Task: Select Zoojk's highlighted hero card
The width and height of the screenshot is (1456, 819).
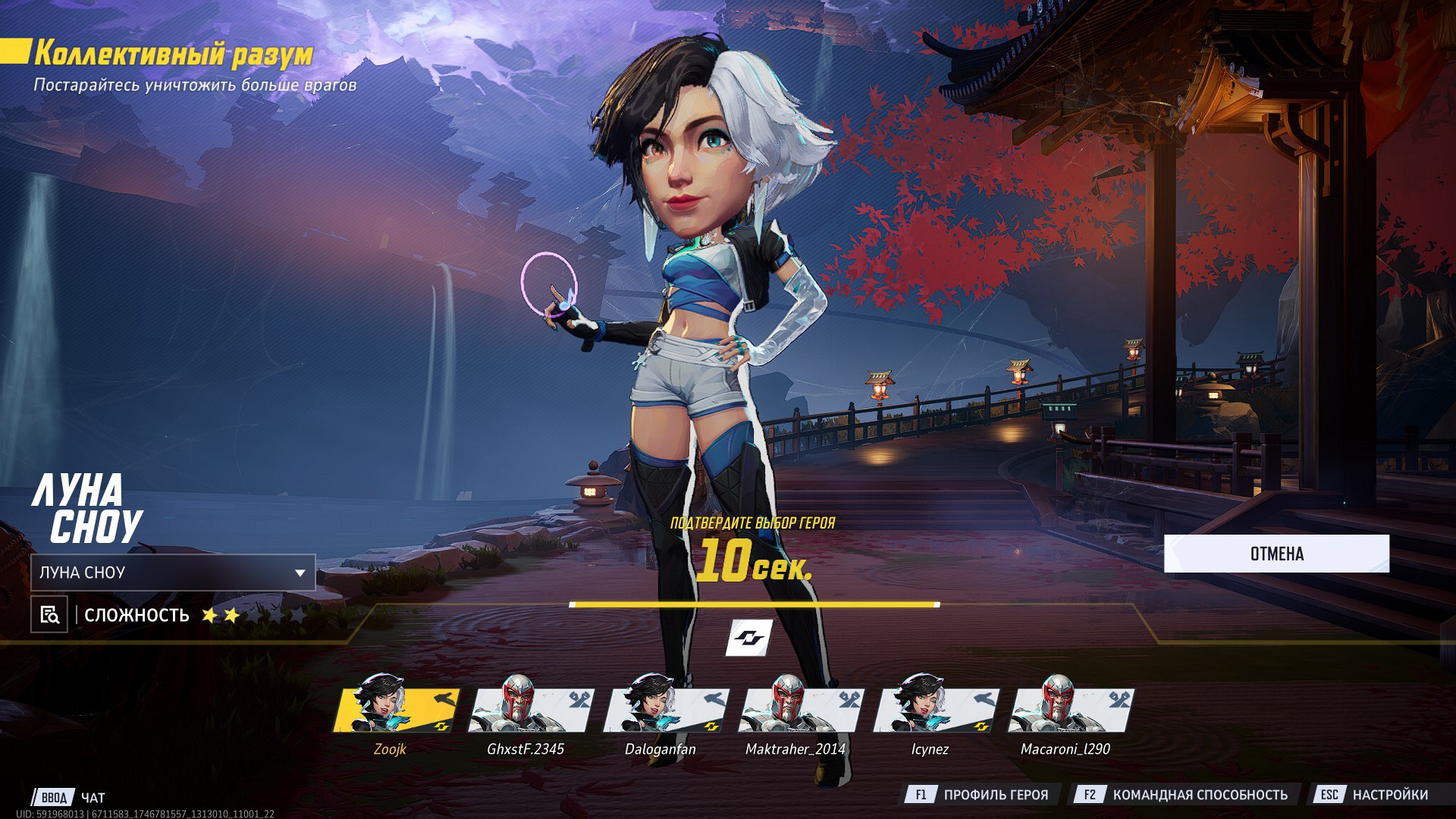Action: 396,711
